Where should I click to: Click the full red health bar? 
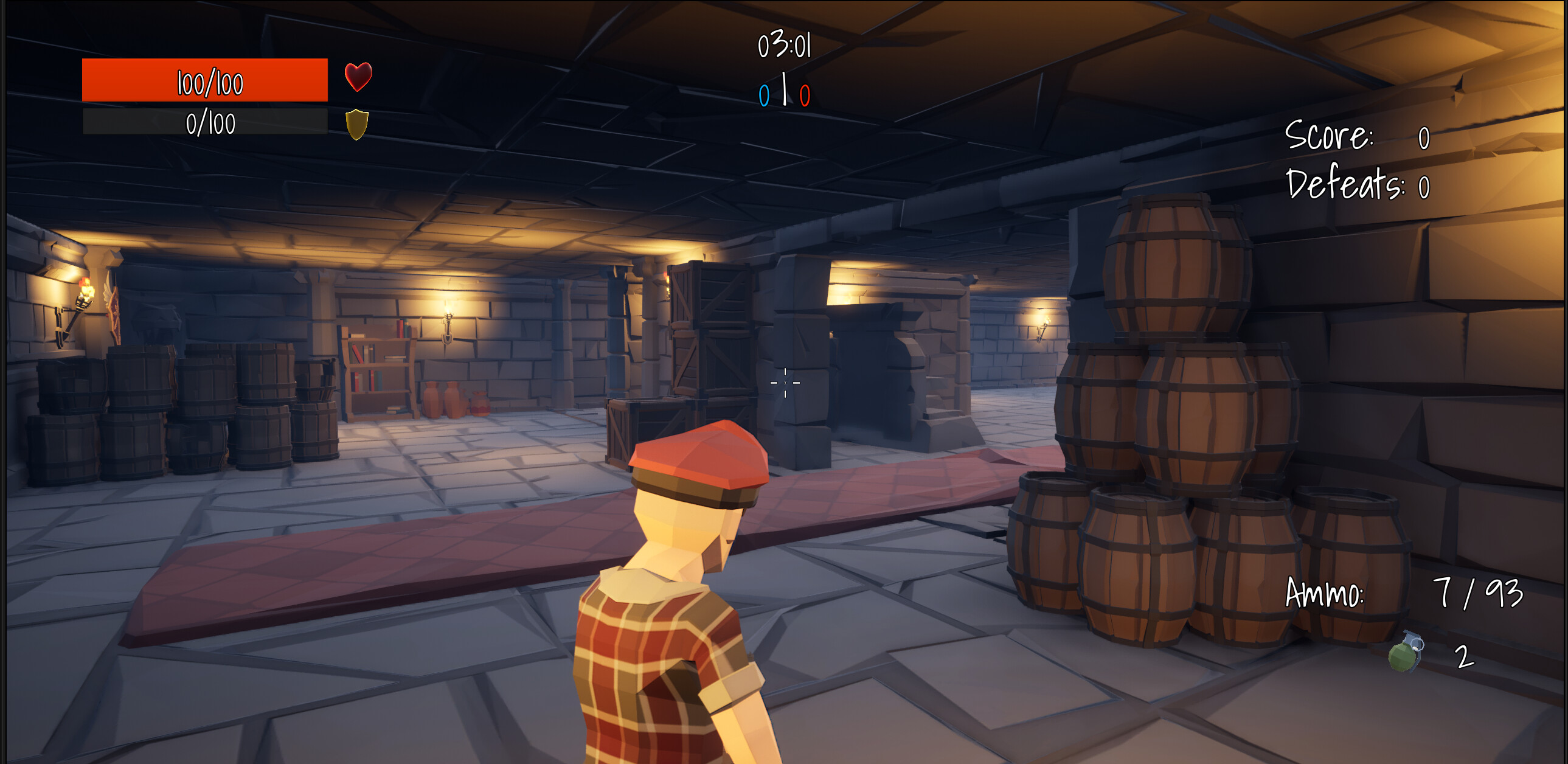207,79
